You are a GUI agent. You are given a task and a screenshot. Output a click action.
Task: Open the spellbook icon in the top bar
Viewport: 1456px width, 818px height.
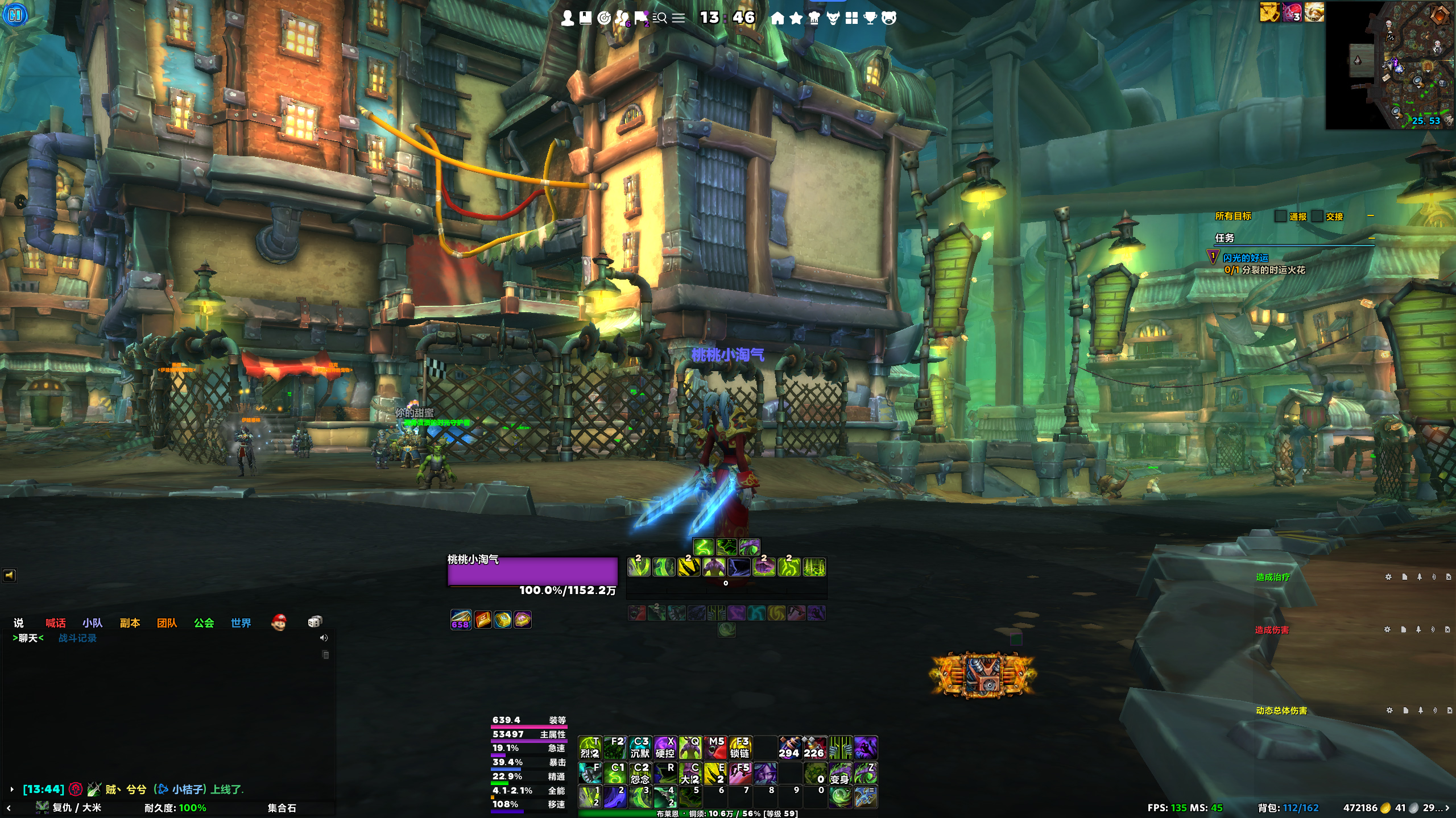[585, 18]
